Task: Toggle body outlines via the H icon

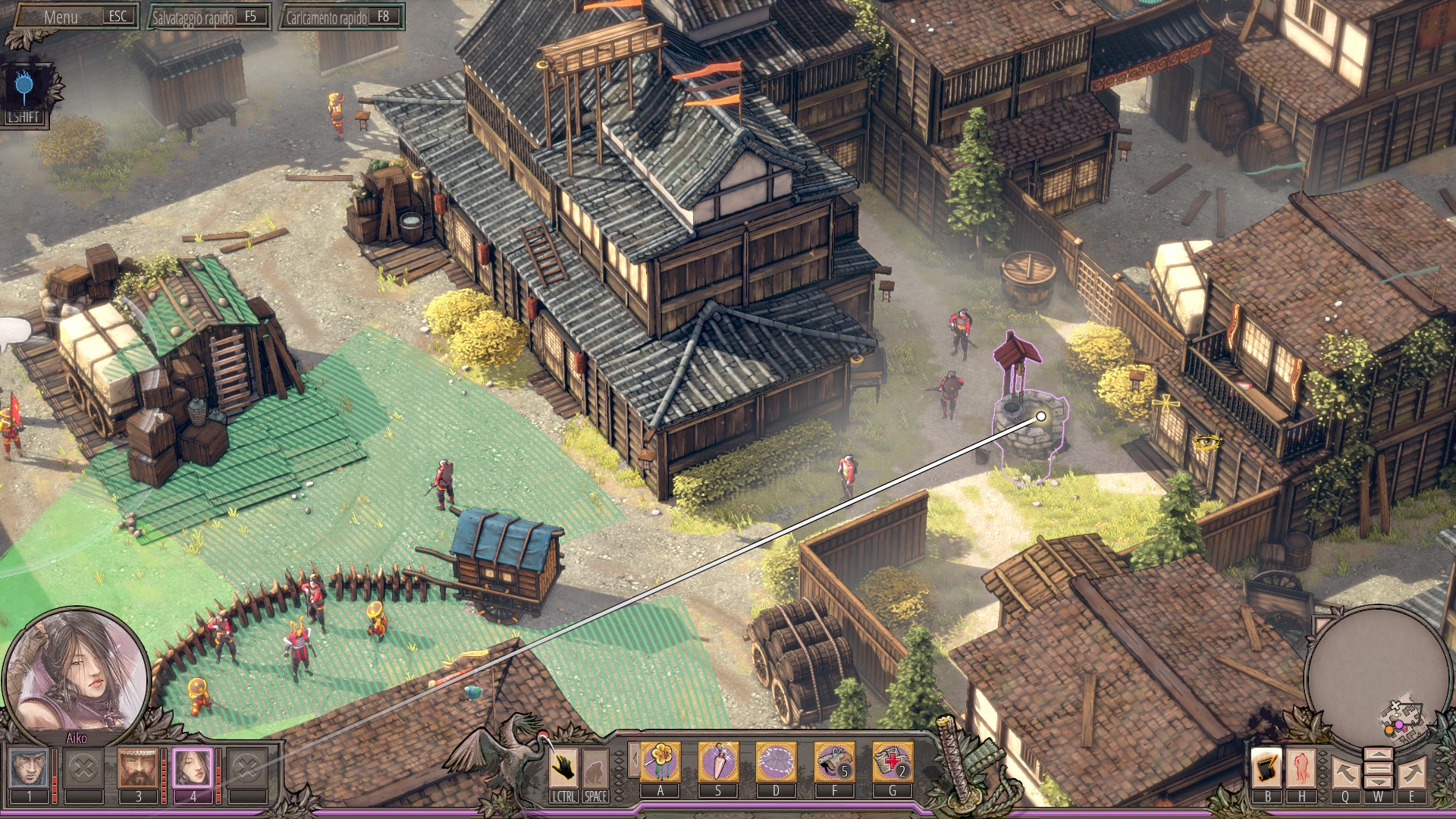Action: click(1302, 767)
